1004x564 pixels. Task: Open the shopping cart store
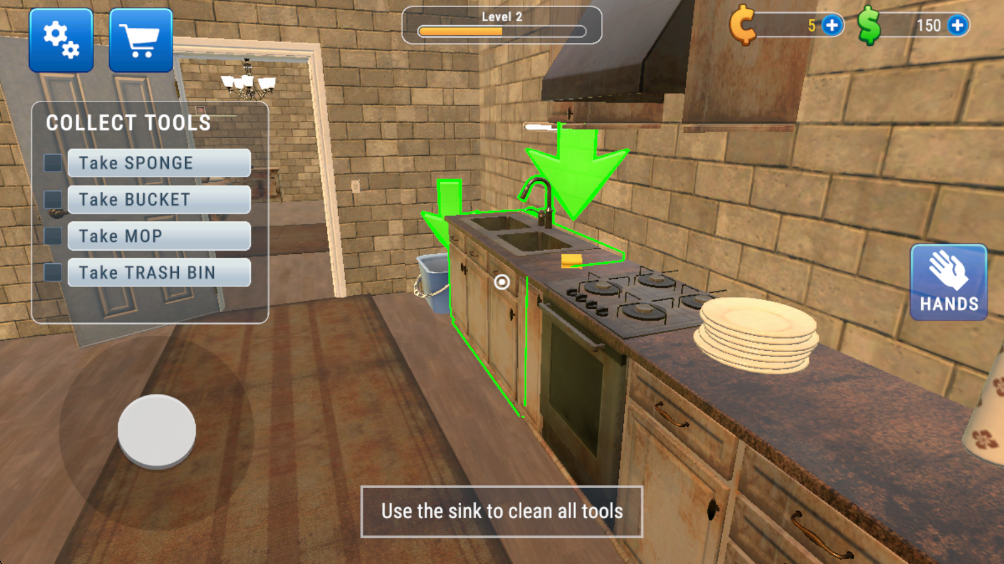pyautogui.click(x=141, y=40)
